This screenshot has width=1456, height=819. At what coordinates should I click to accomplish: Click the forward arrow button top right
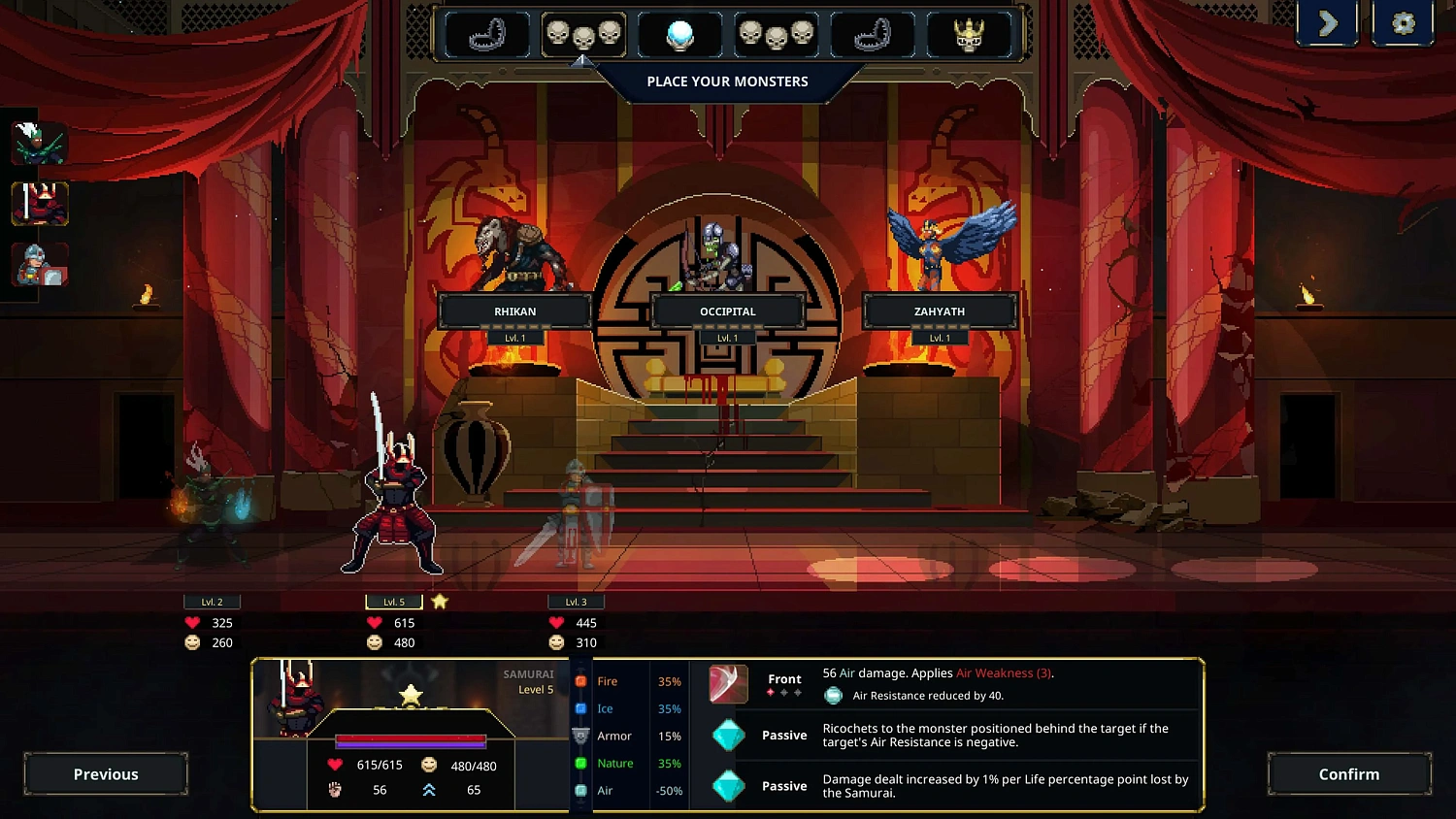[x=1328, y=23]
